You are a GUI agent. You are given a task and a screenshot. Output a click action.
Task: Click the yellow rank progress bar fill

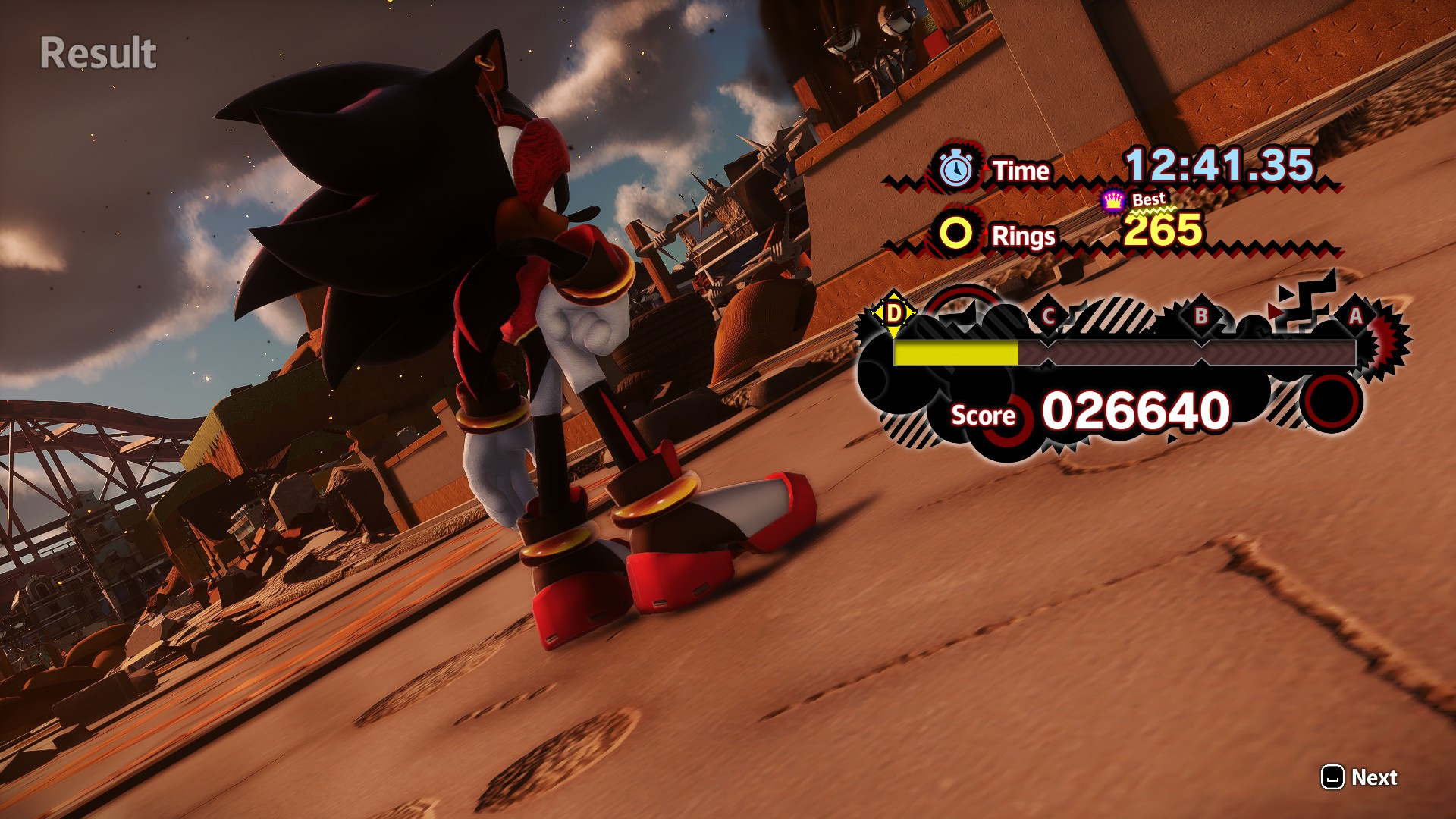tap(955, 353)
